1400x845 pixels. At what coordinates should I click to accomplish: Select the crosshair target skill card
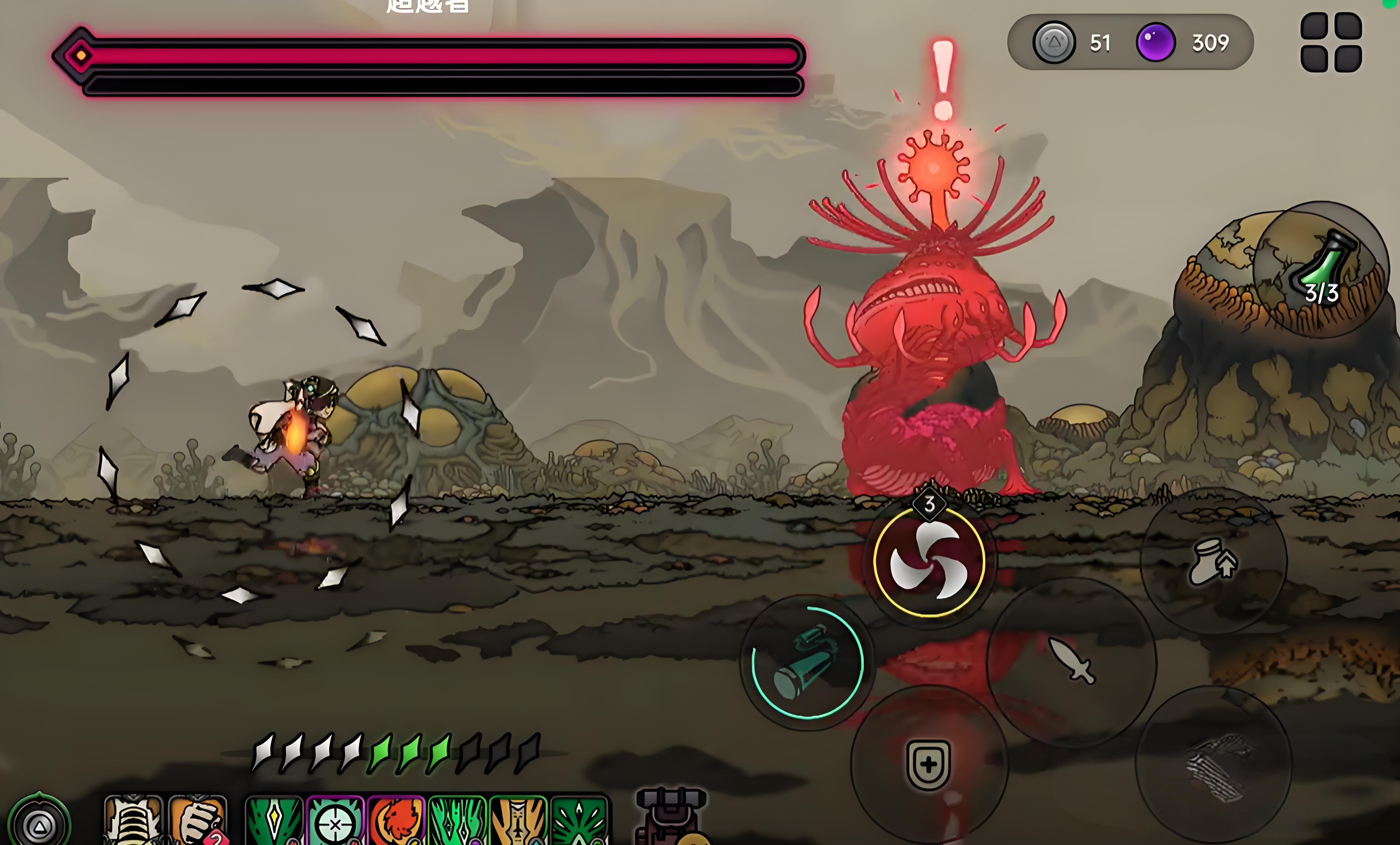coord(336,821)
